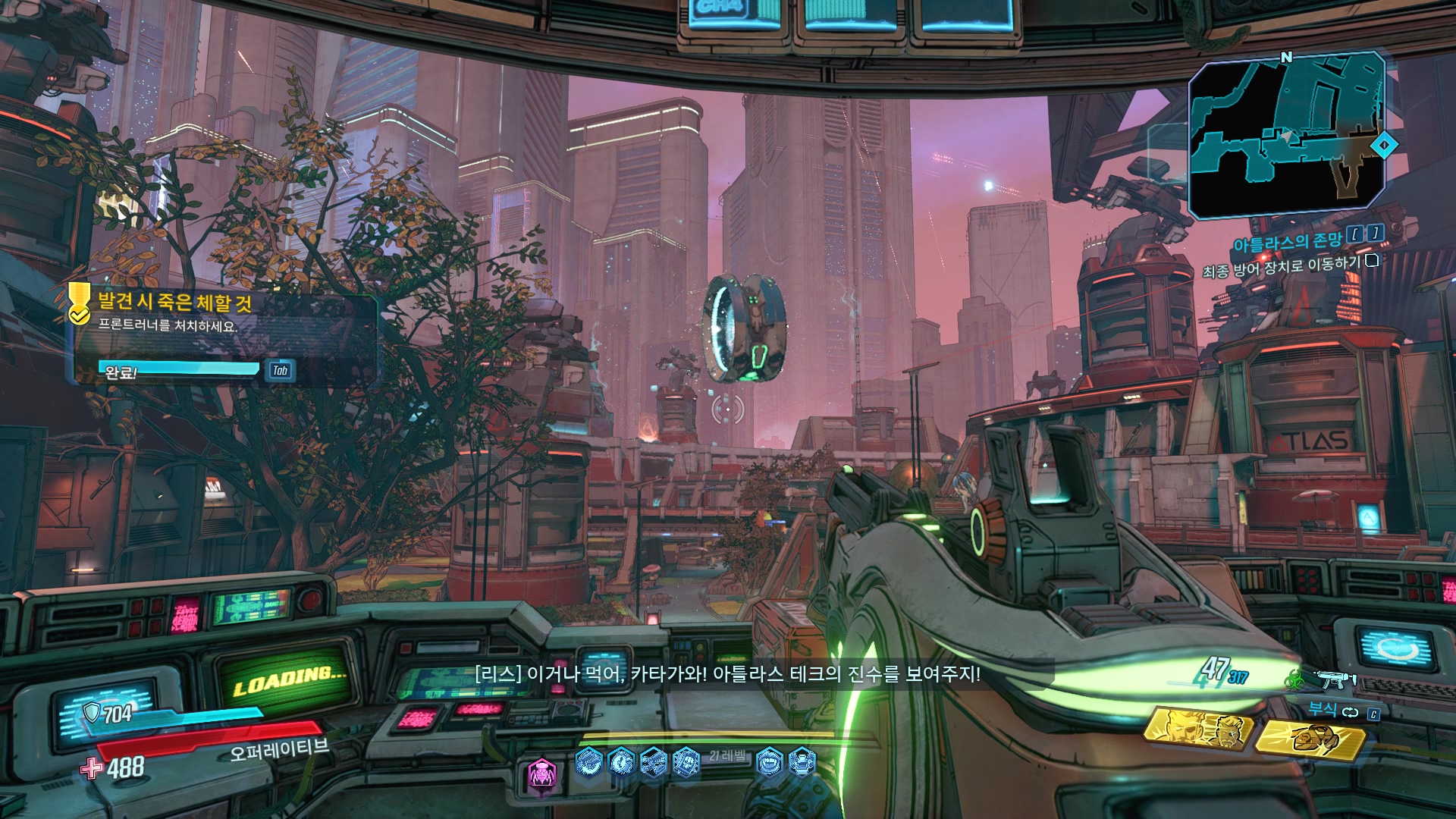Select the blue open-mouth fangs buff icon

[769, 761]
